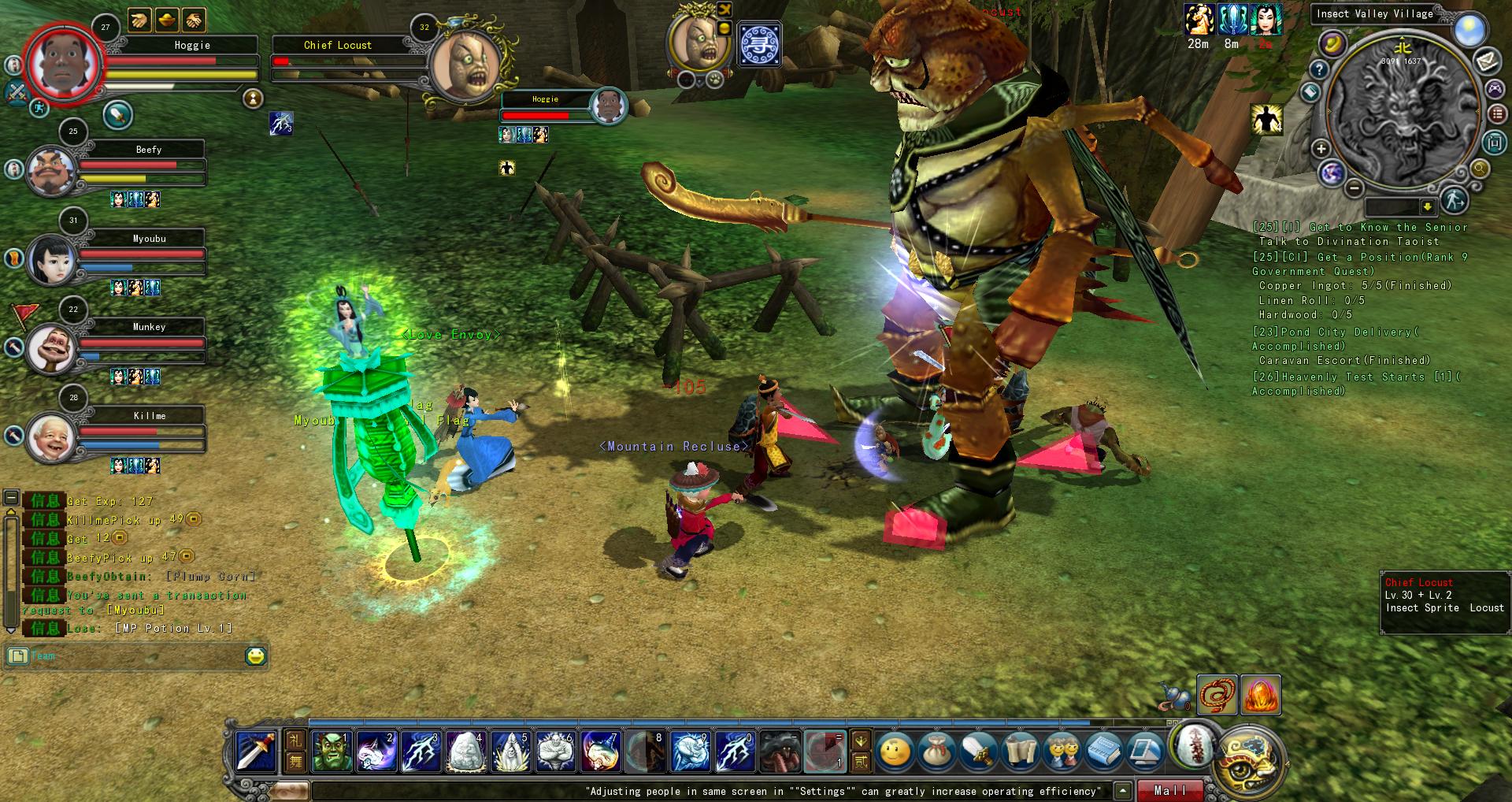Image resolution: width=1512 pixels, height=802 pixels.
Task: Open the smiley face emote menu
Action: pyautogui.click(x=895, y=752)
